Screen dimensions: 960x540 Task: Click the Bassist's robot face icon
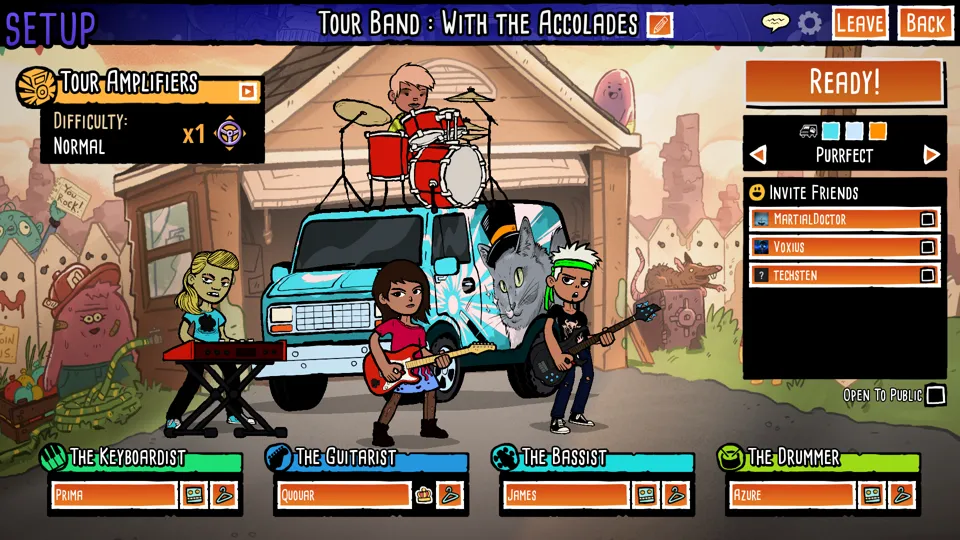(x=646, y=494)
